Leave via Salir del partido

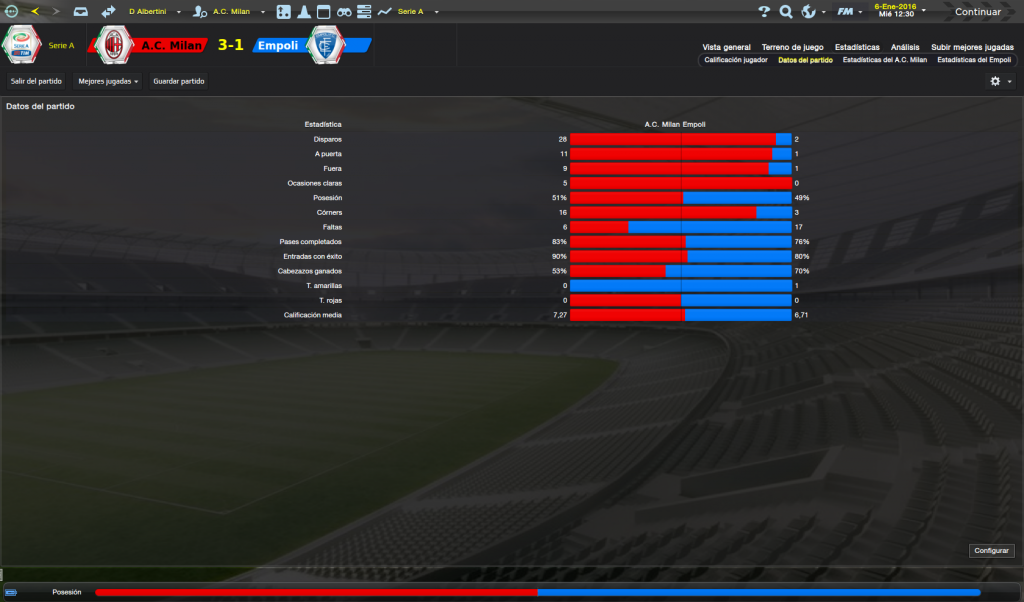pyautogui.click(x=36, y=80)
